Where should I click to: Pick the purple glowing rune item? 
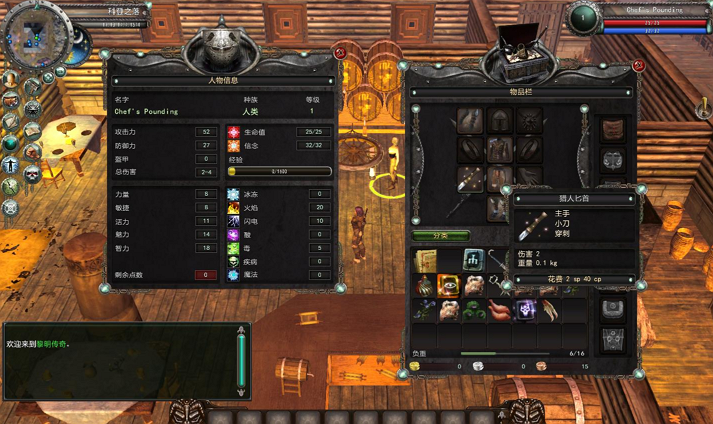tap(526, 310)
